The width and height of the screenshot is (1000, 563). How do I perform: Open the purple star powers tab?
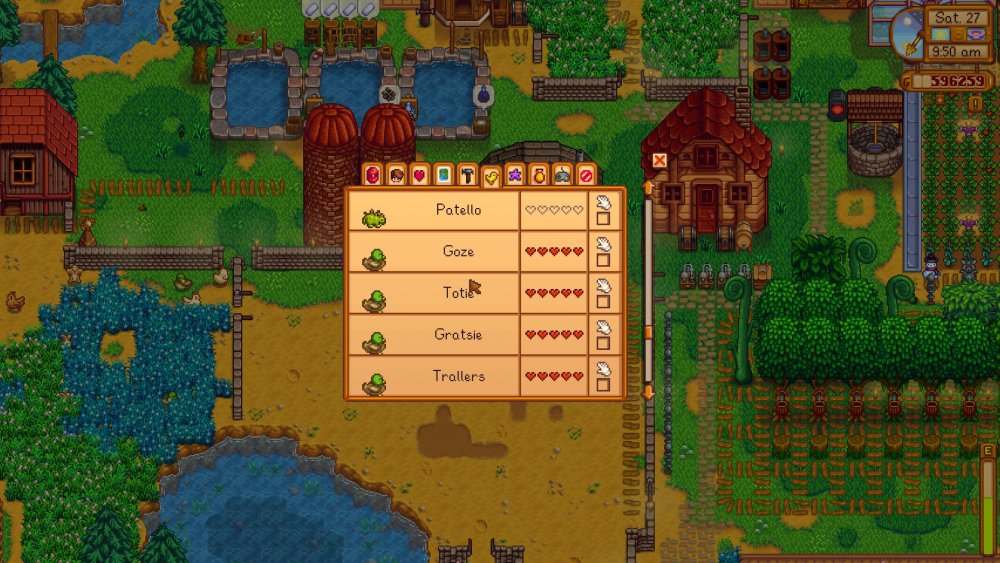click(x=515, y=176)
